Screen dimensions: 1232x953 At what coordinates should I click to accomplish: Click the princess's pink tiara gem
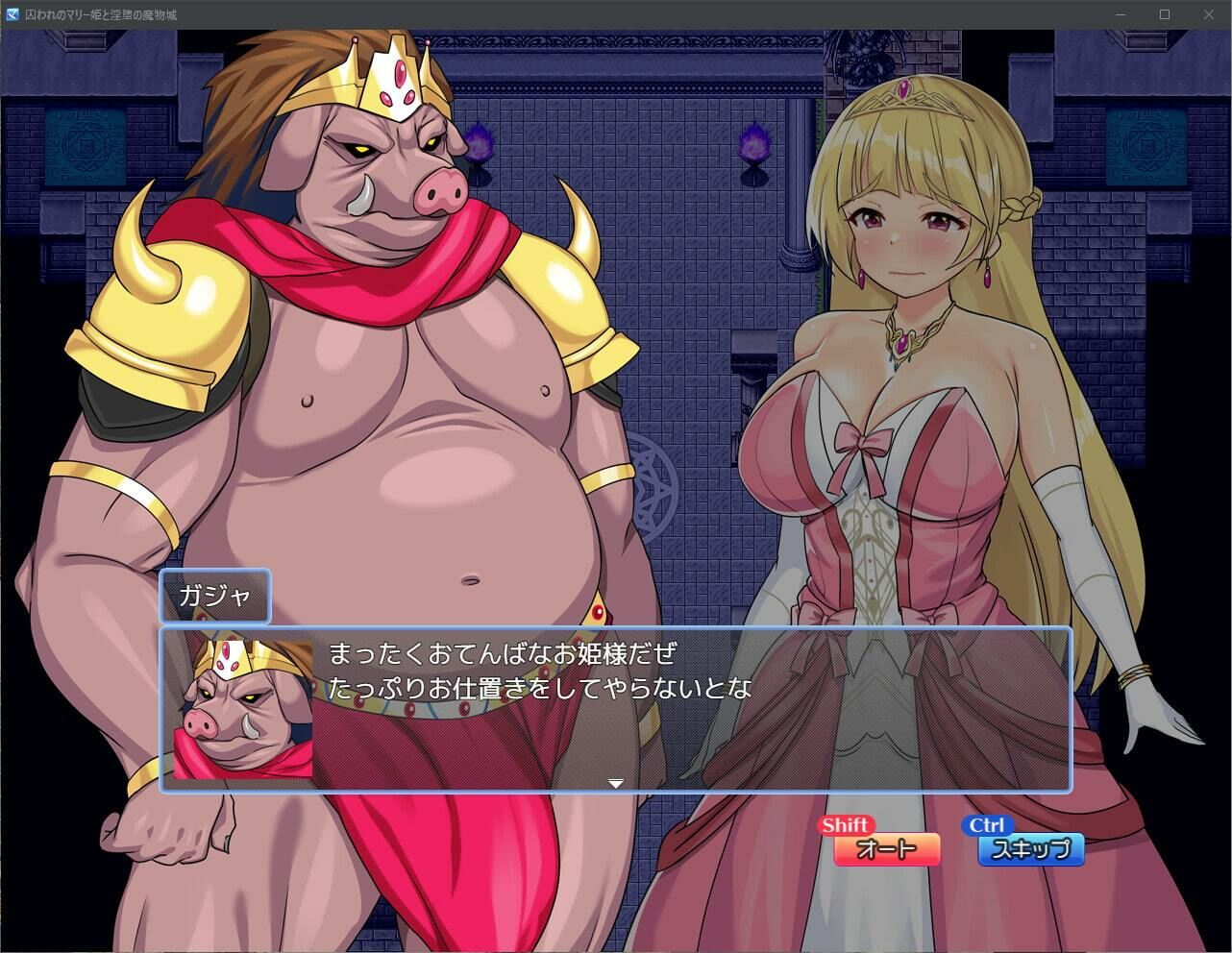[x=901, y=88]
